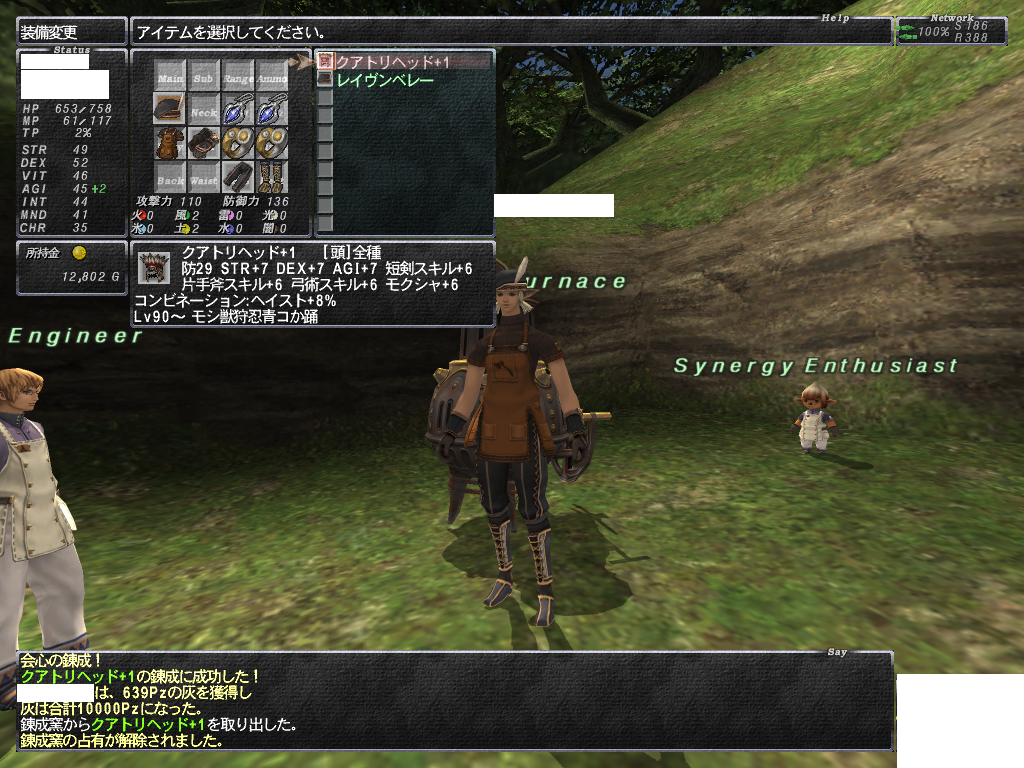Select the empty Range weapon slot
Screen dimensions: 1024x768
point(237,76)
